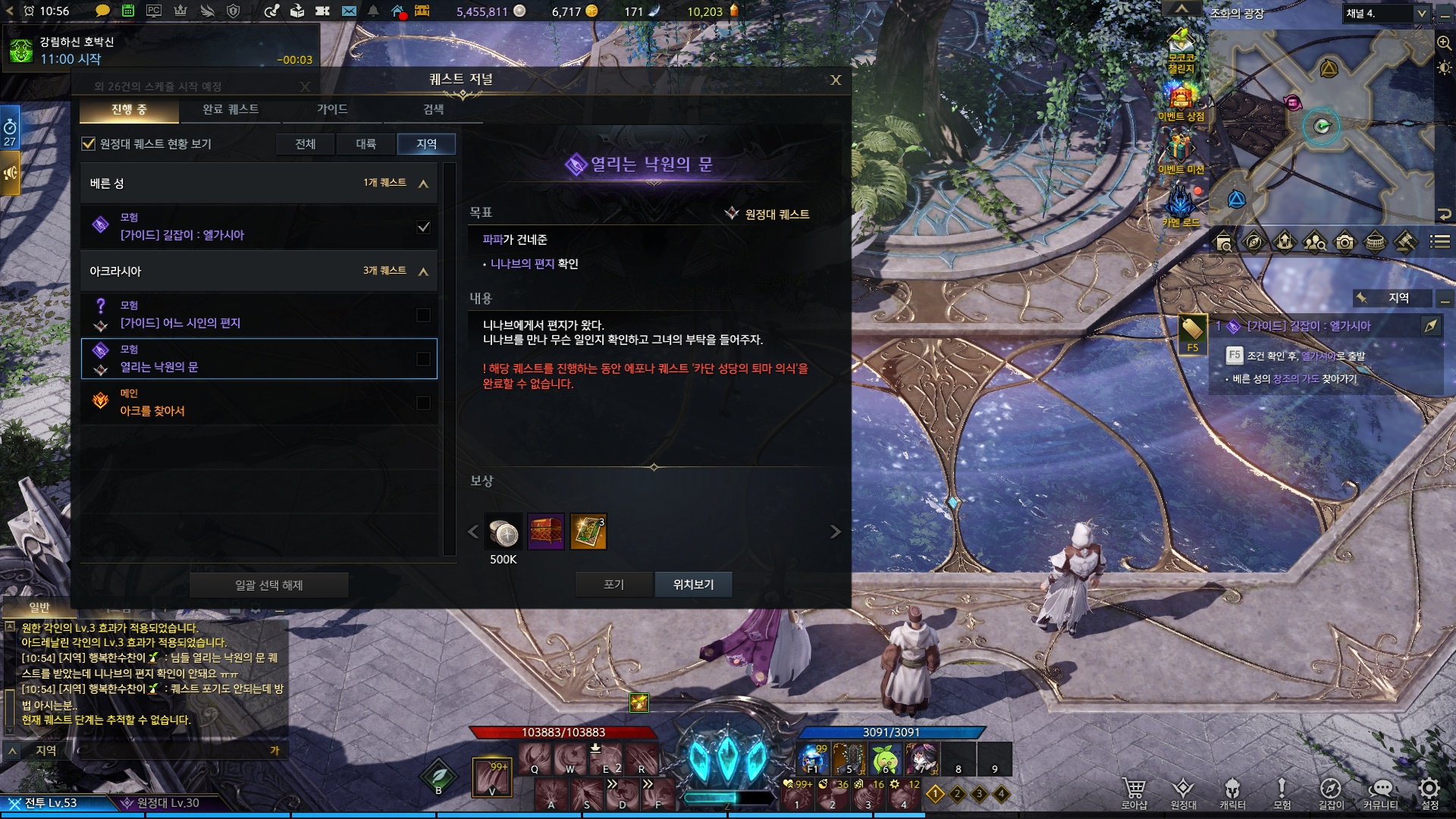Open the 가이드 tab
Viewport: 1456px width, 819px height.
[x=332, y=109]
